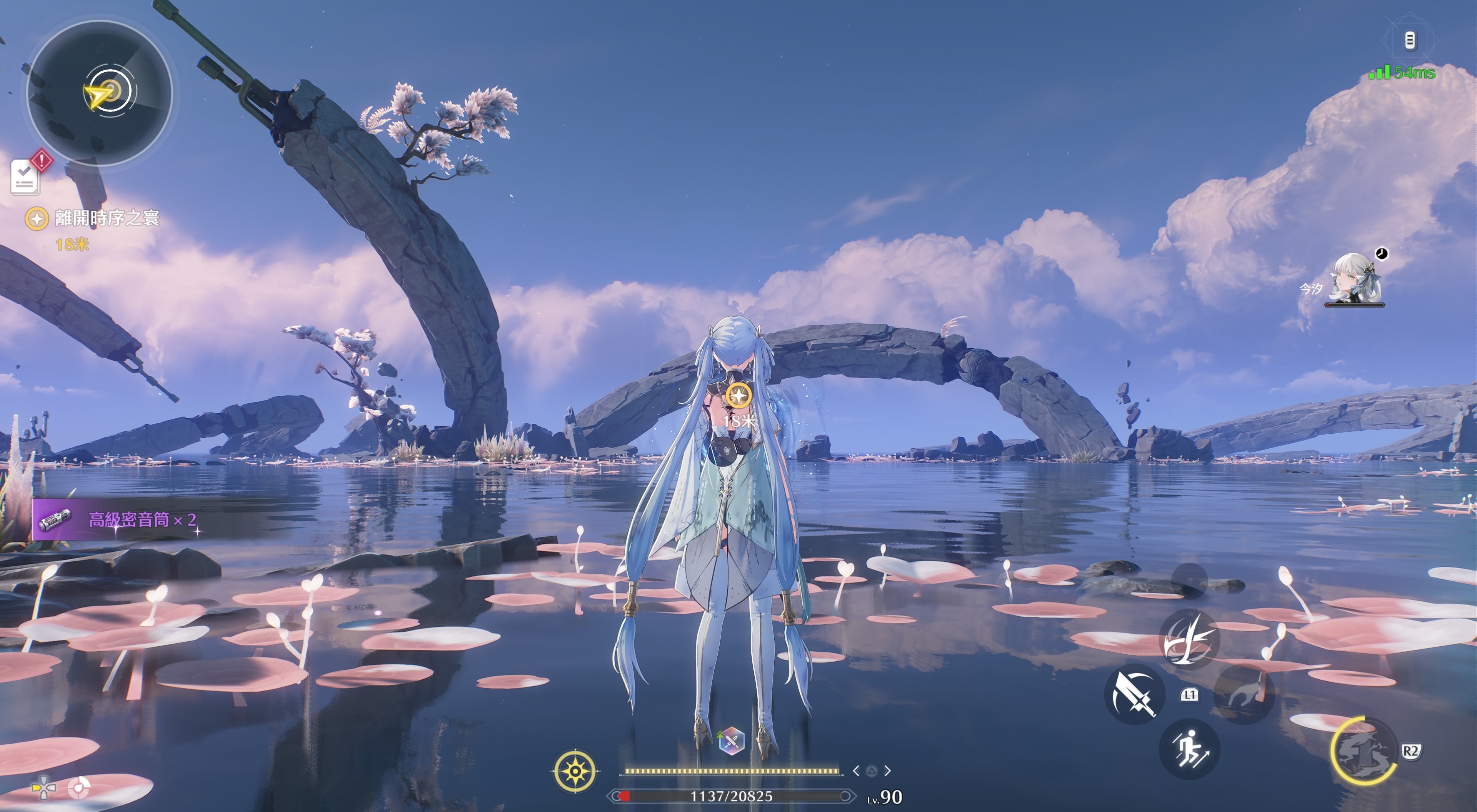Tap the running figure dash button
The height and width of the screenshot is (812, 1477).
(1189, 749)
